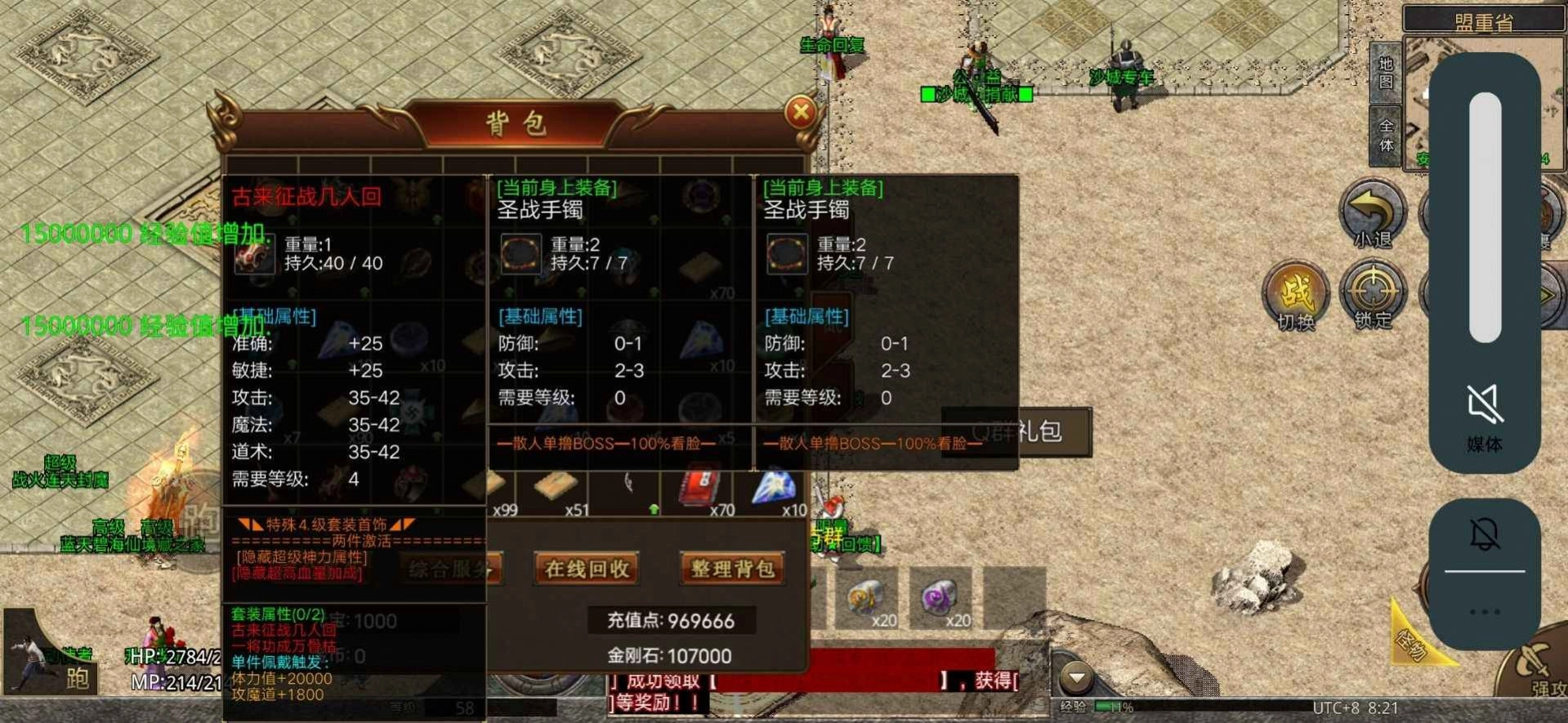This screenshot has height=723, width=1568.
Task: Open the 群礼包 gift pack
Action: click(1016, 433)
